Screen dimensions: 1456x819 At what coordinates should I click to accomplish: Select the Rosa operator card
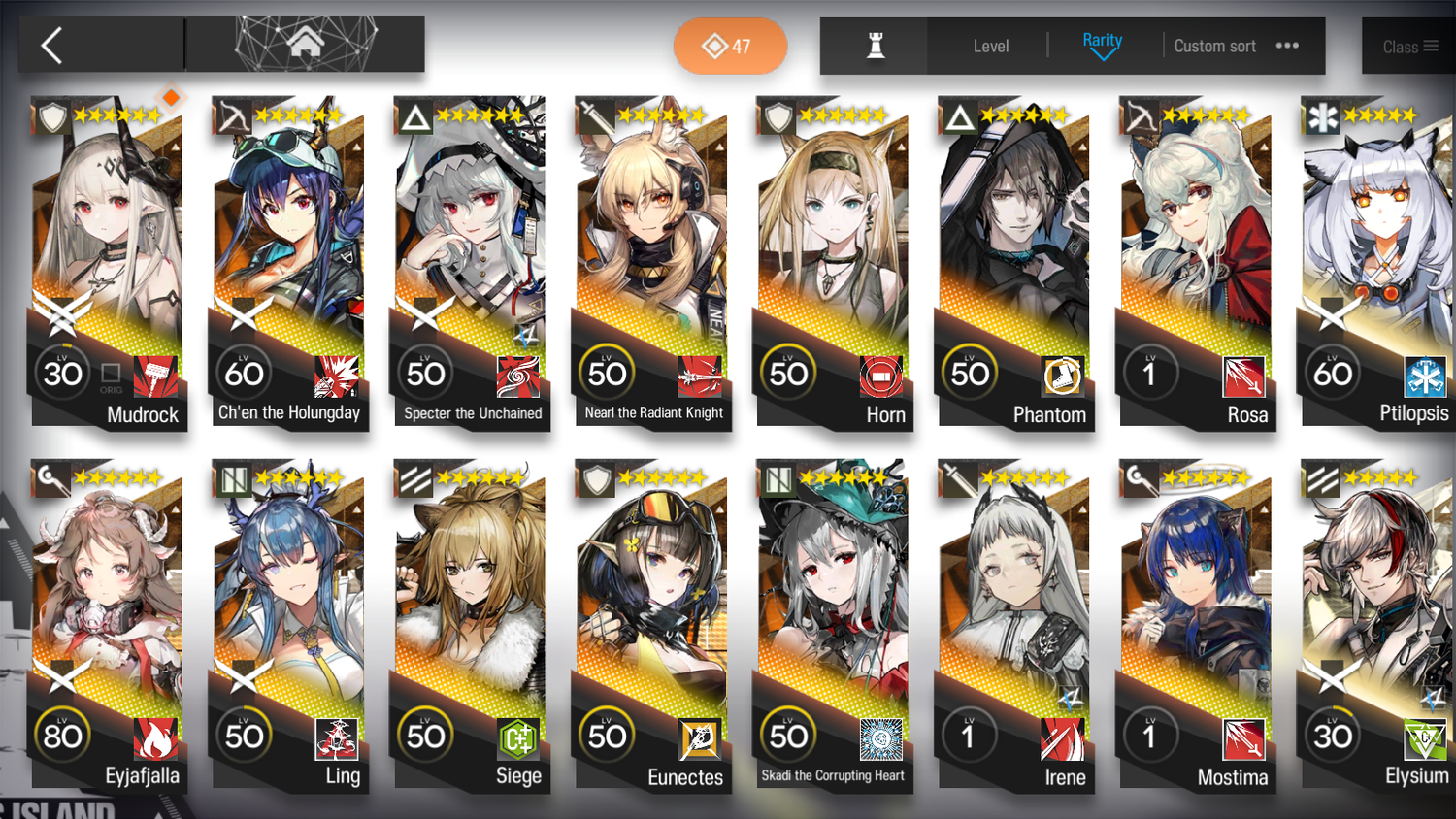pos(1196,252)
